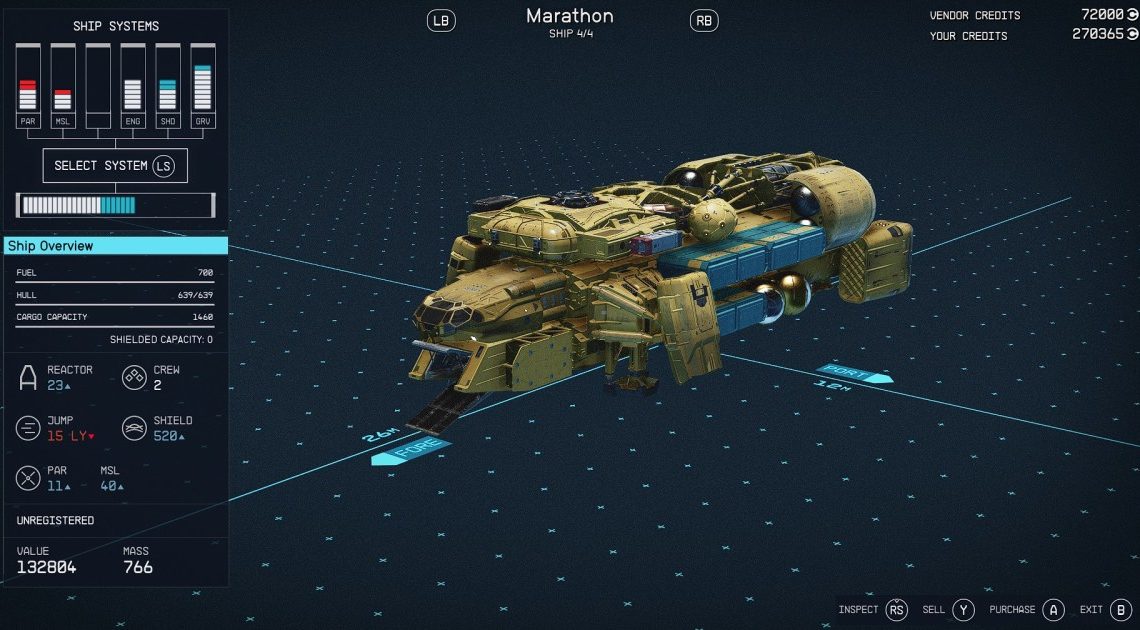The image size is (1140, 630).
Task: Open the Ship Overview header
Action: click(x=115, y=246)
